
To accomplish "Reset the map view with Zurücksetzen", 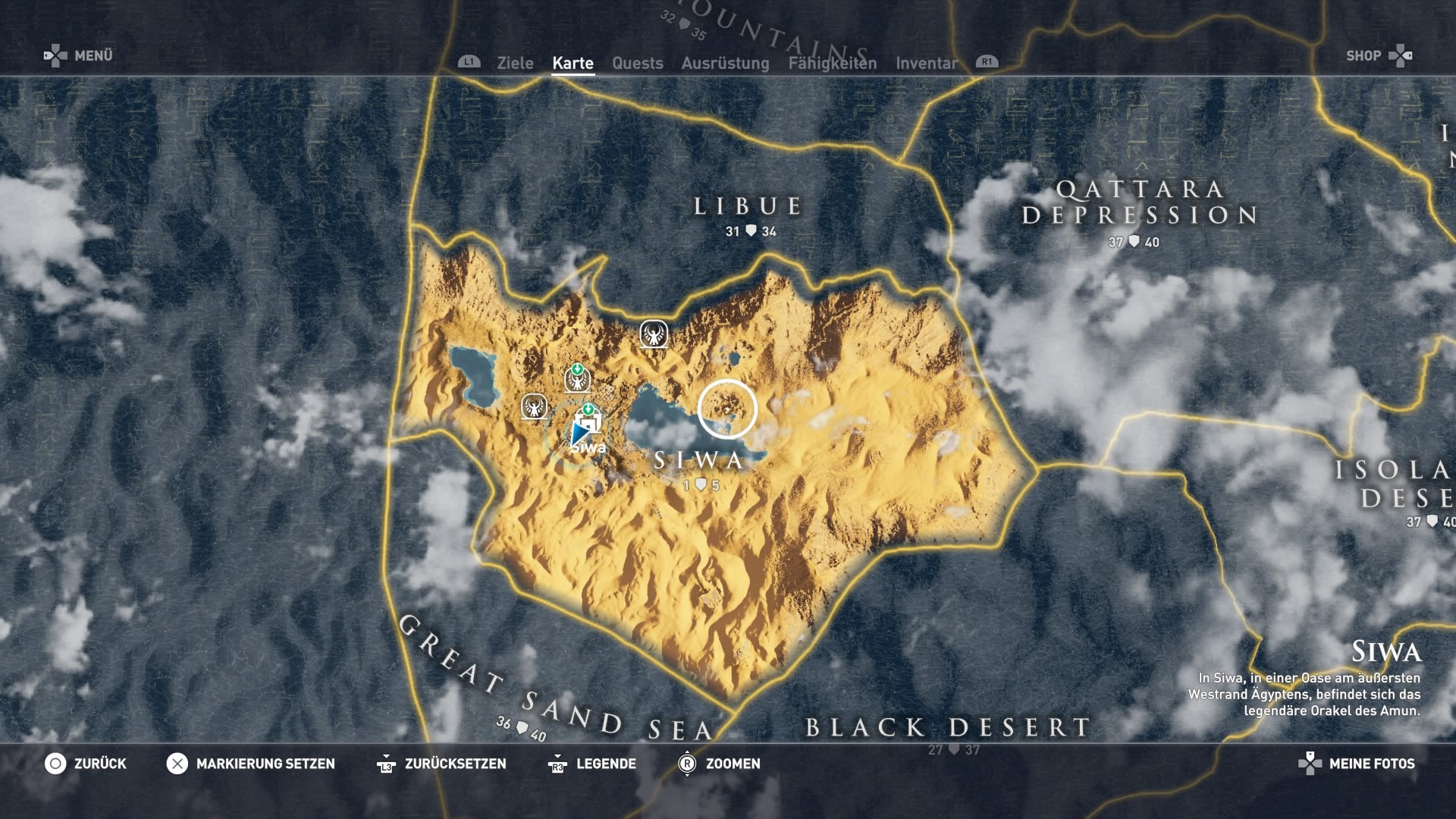I will click(441, 764).
